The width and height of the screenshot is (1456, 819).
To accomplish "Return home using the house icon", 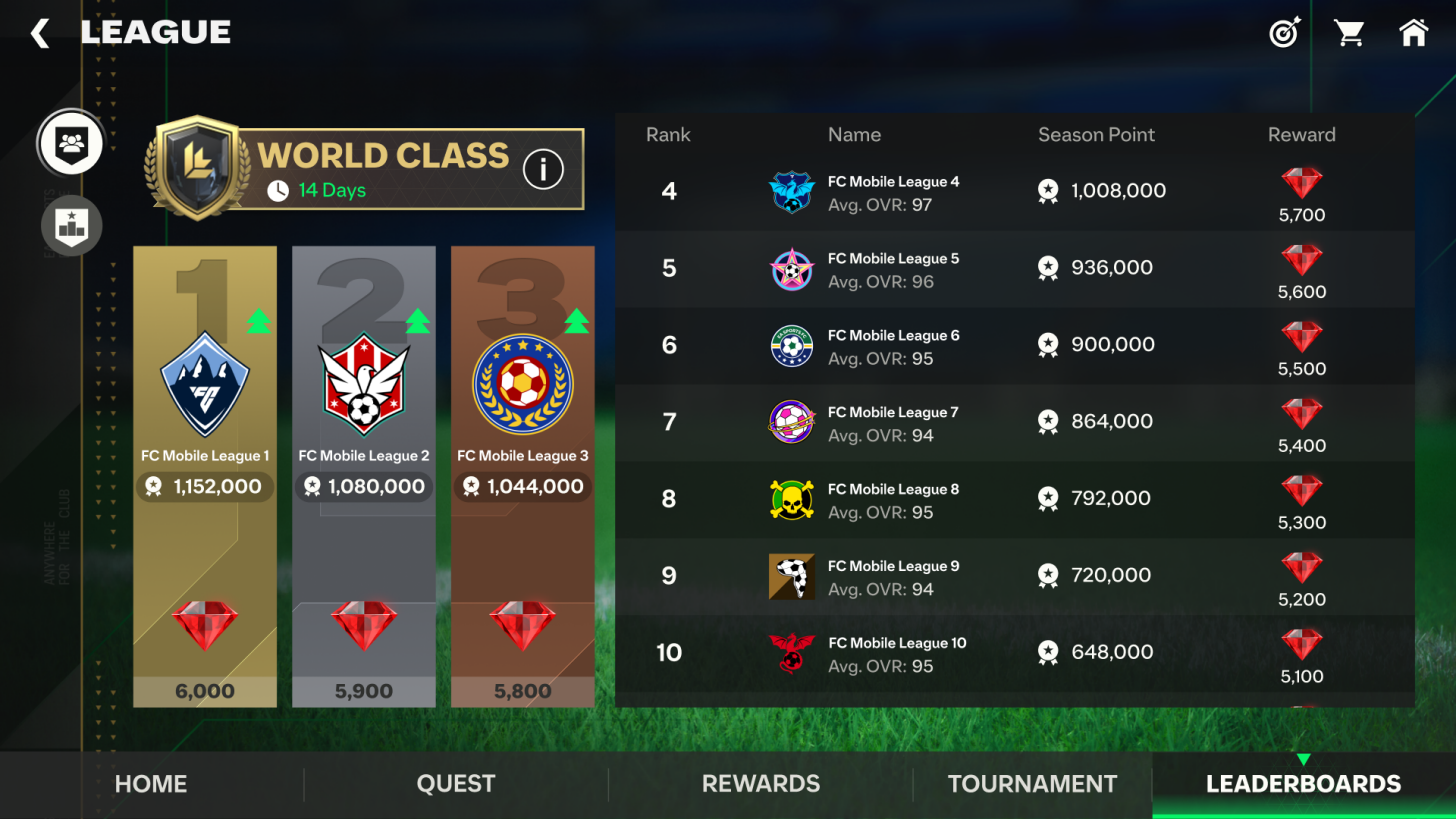I will pos(1413,32).
